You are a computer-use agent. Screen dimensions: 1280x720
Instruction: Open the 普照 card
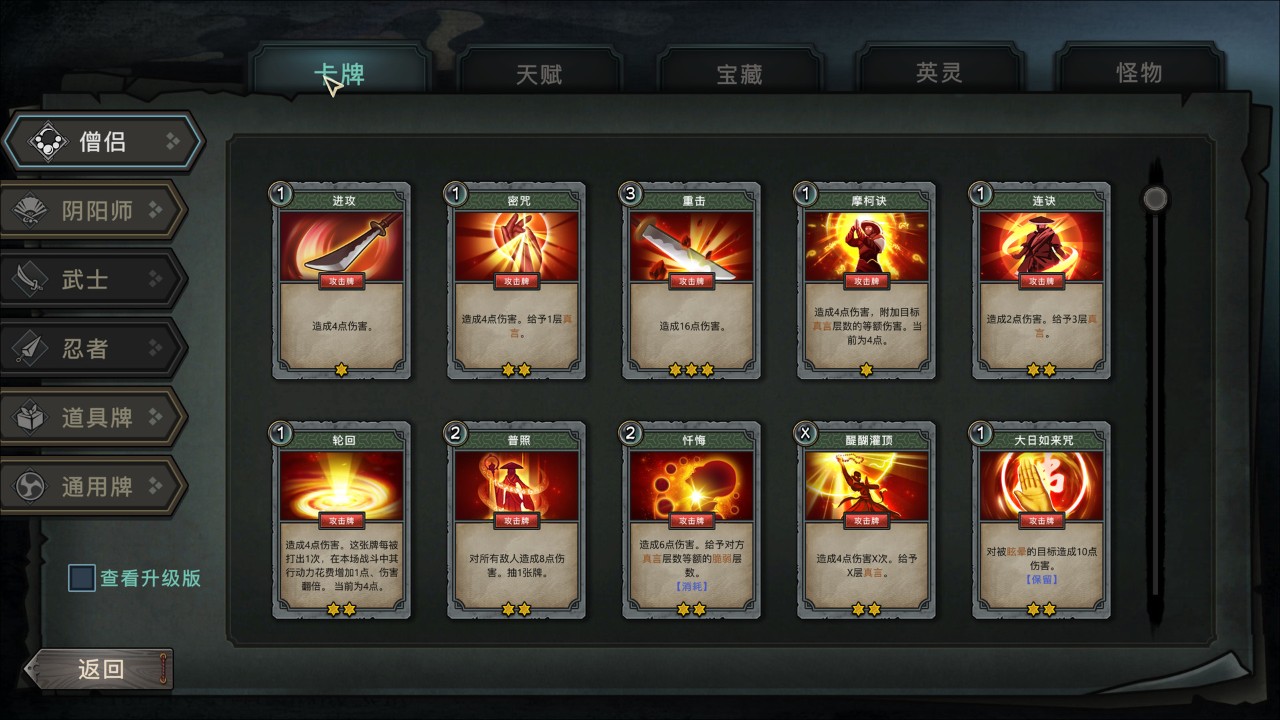(x=516, y=520)
